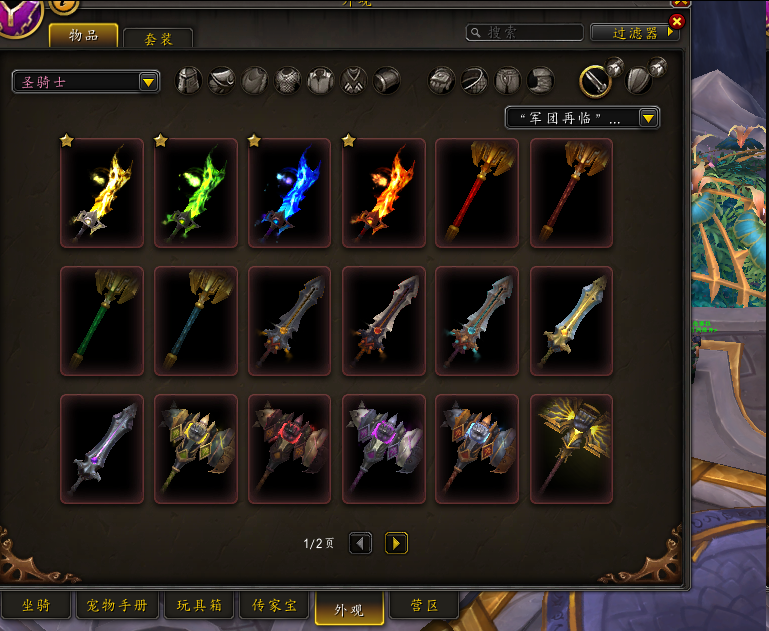Screen dimensions: 769x631
Task: Pick the blue flame sword appearance
Action: coord(289,193)
